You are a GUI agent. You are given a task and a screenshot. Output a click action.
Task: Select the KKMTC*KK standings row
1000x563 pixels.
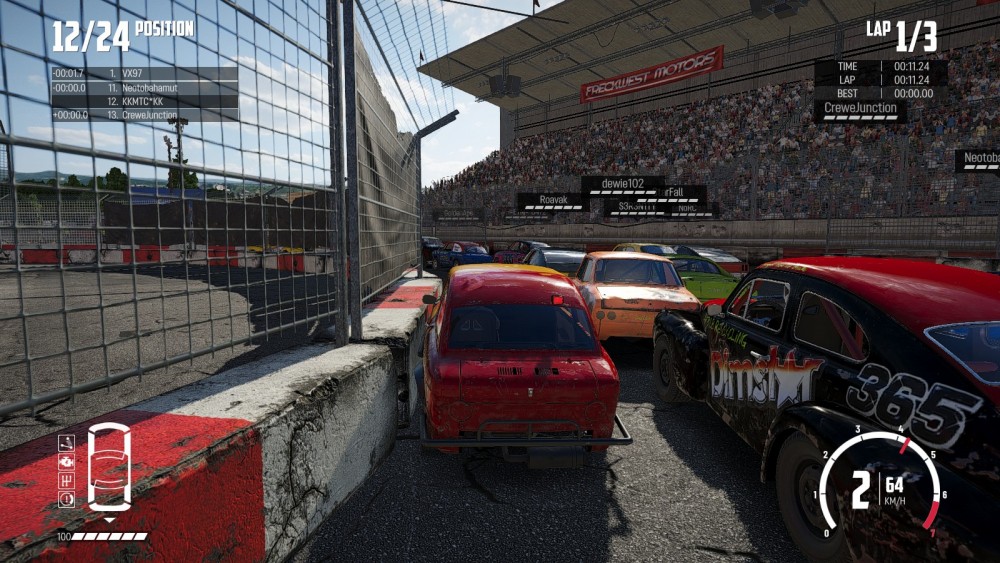(145, 101)
